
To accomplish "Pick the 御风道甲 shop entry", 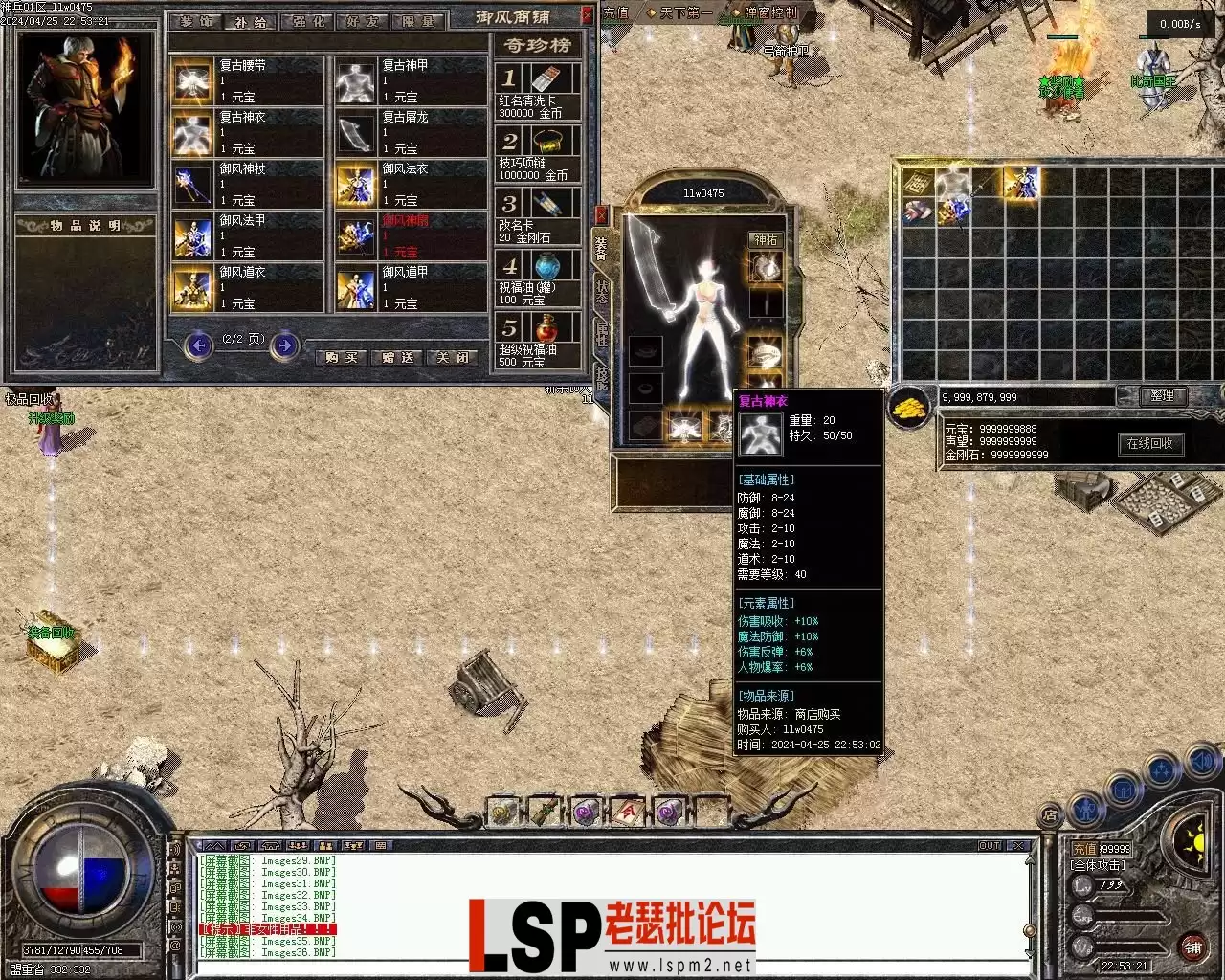I will click(x=411, y=287).
